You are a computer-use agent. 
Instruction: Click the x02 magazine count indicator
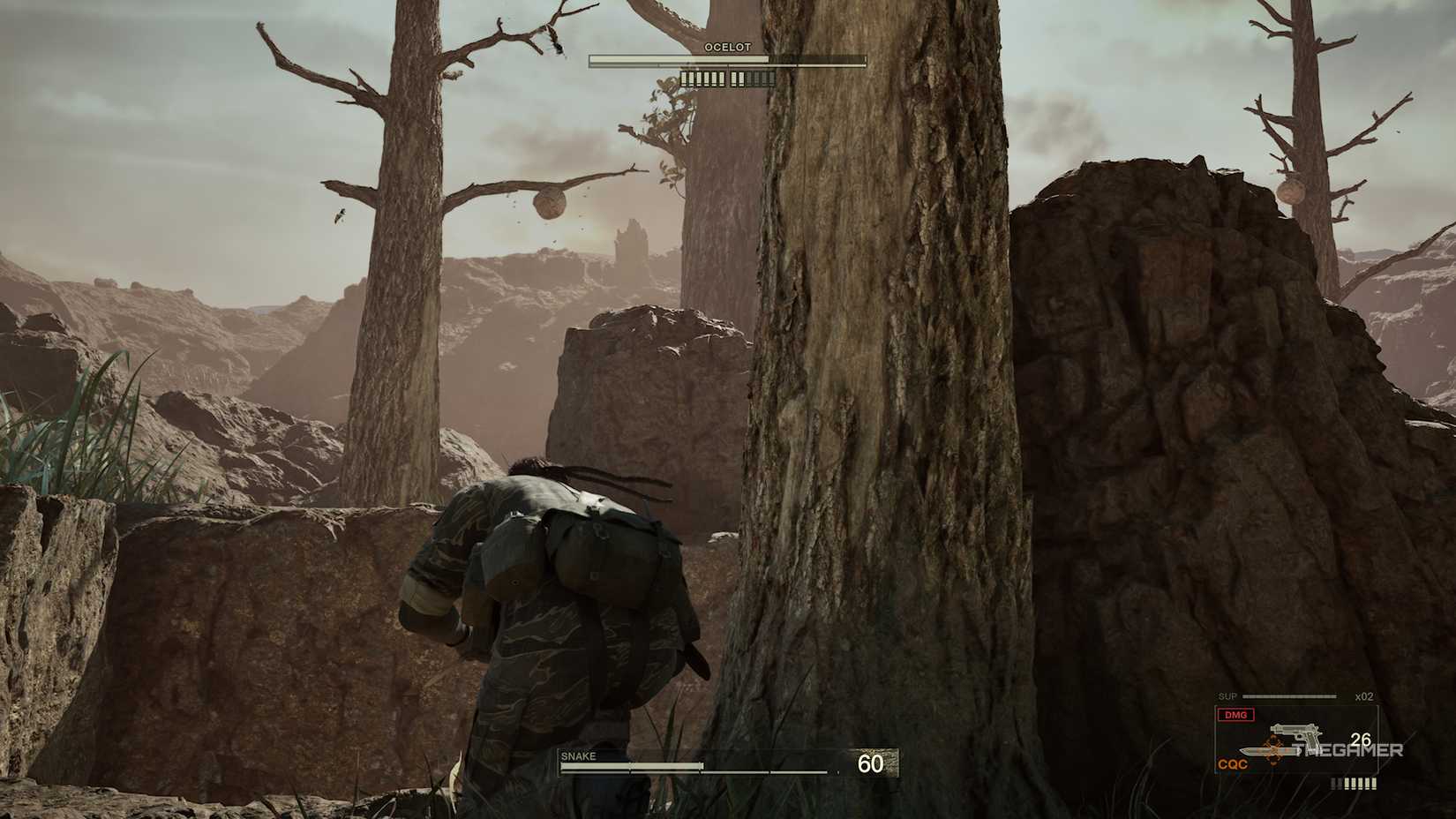1363,696
